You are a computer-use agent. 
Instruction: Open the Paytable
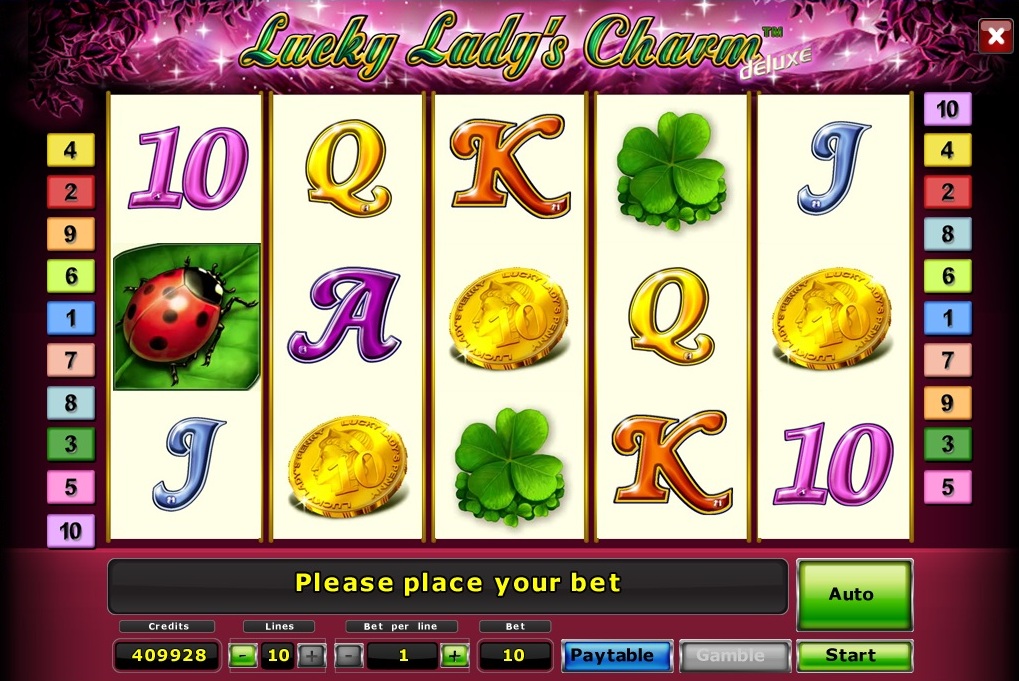click(615, 656)
